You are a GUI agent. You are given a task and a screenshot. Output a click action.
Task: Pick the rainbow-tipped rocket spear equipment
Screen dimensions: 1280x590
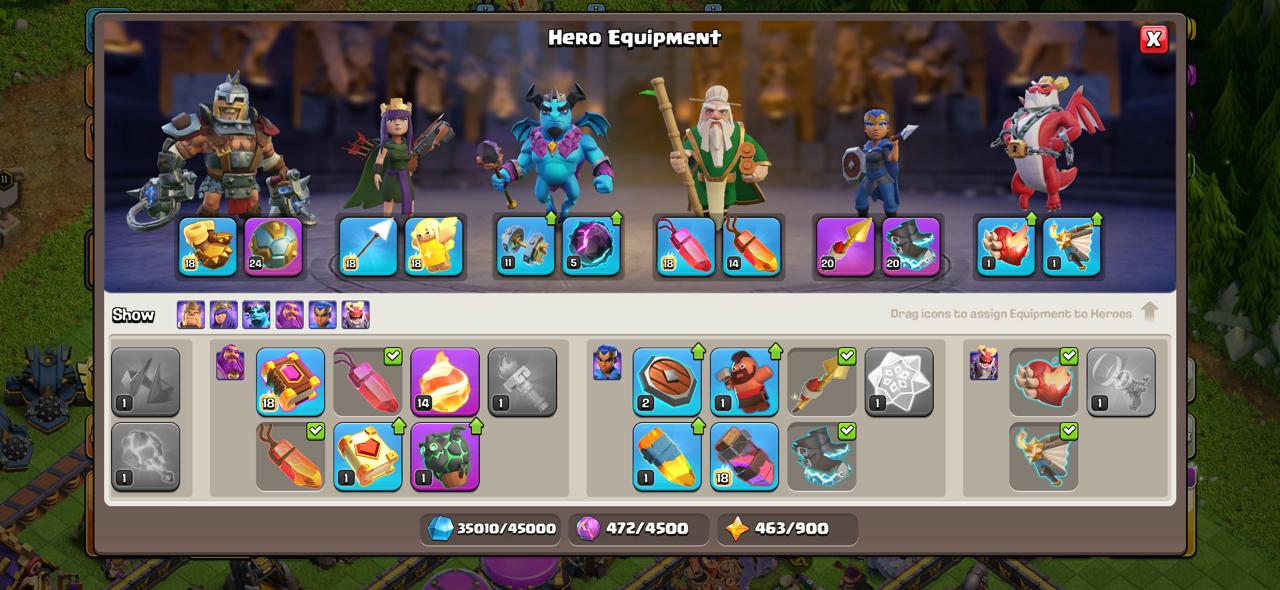click(x=667, y=456)
